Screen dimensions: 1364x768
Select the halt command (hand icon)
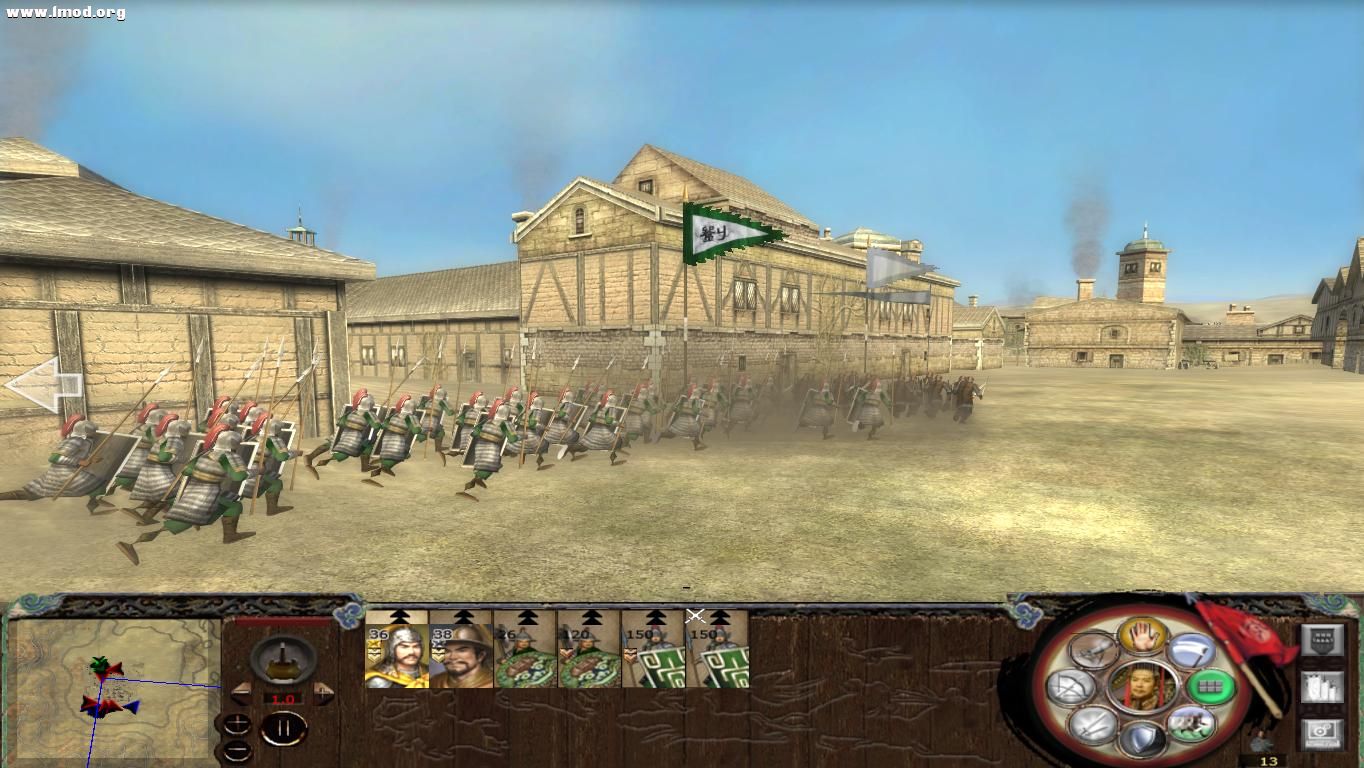(1144, 635)
